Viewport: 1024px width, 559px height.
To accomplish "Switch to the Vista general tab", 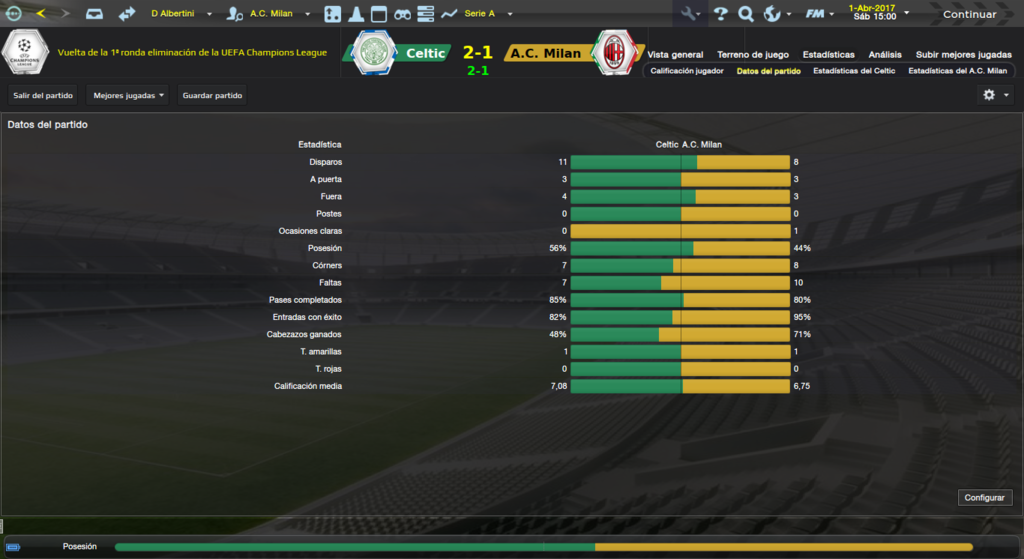I will (x=675, y=54).
